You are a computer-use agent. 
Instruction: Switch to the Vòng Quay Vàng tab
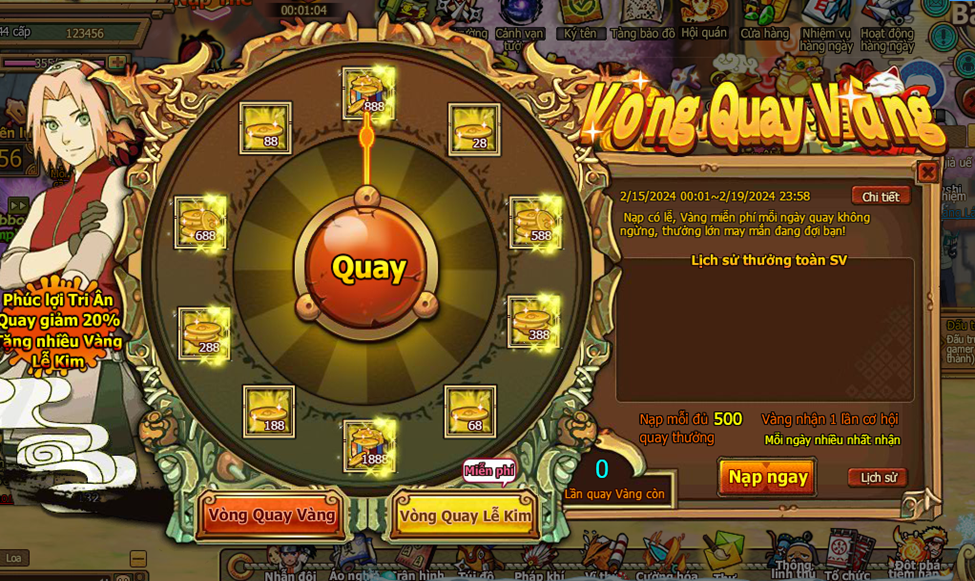tap(271, 515)
